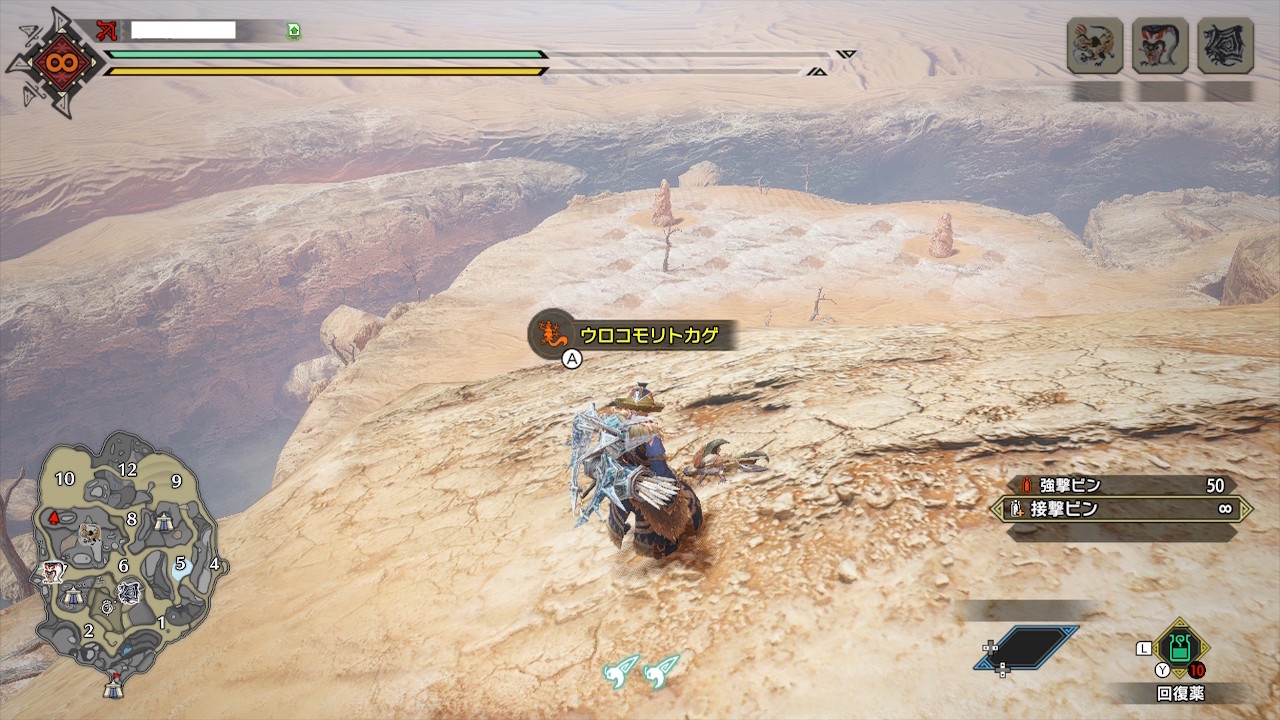Select the Volvidon target monster icon
Image resolution: width=1280 pixels, height=720 pixels.
(x=1160, y=46)
